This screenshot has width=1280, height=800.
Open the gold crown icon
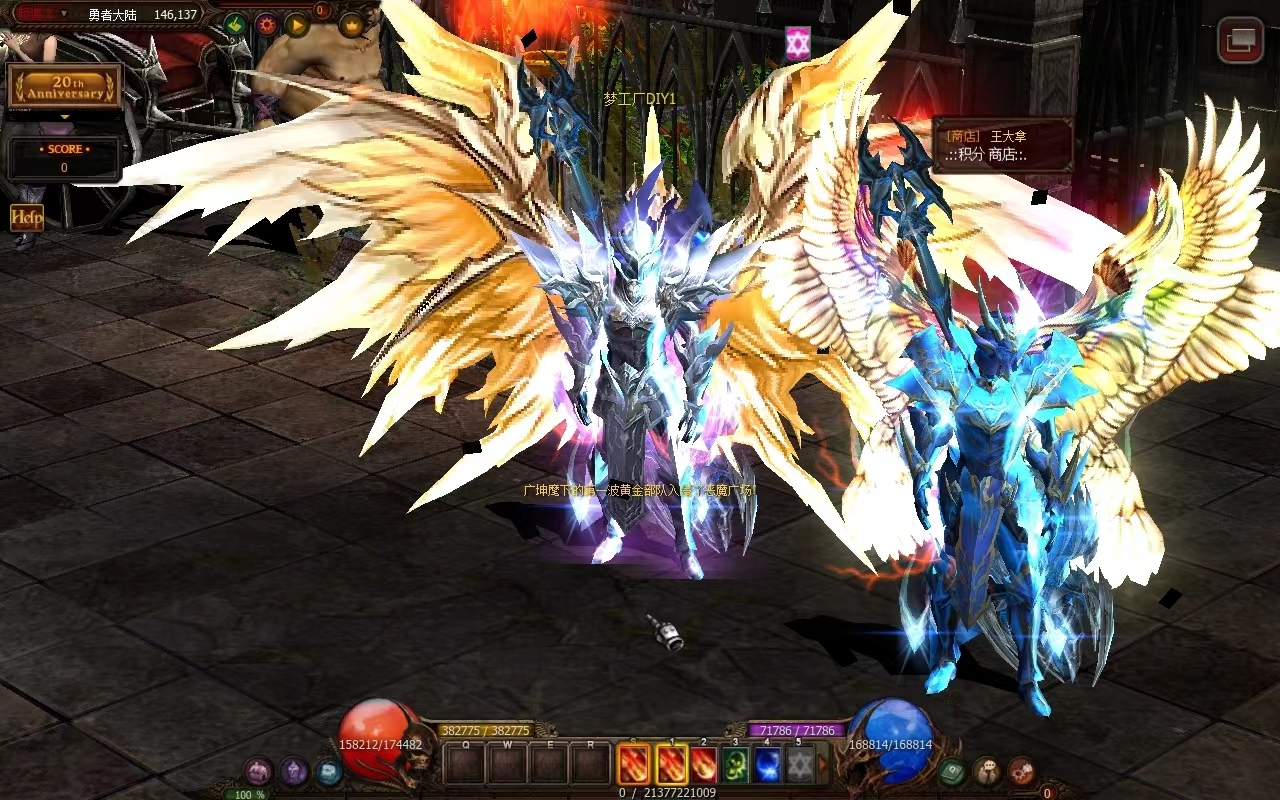tap(351, 25)
